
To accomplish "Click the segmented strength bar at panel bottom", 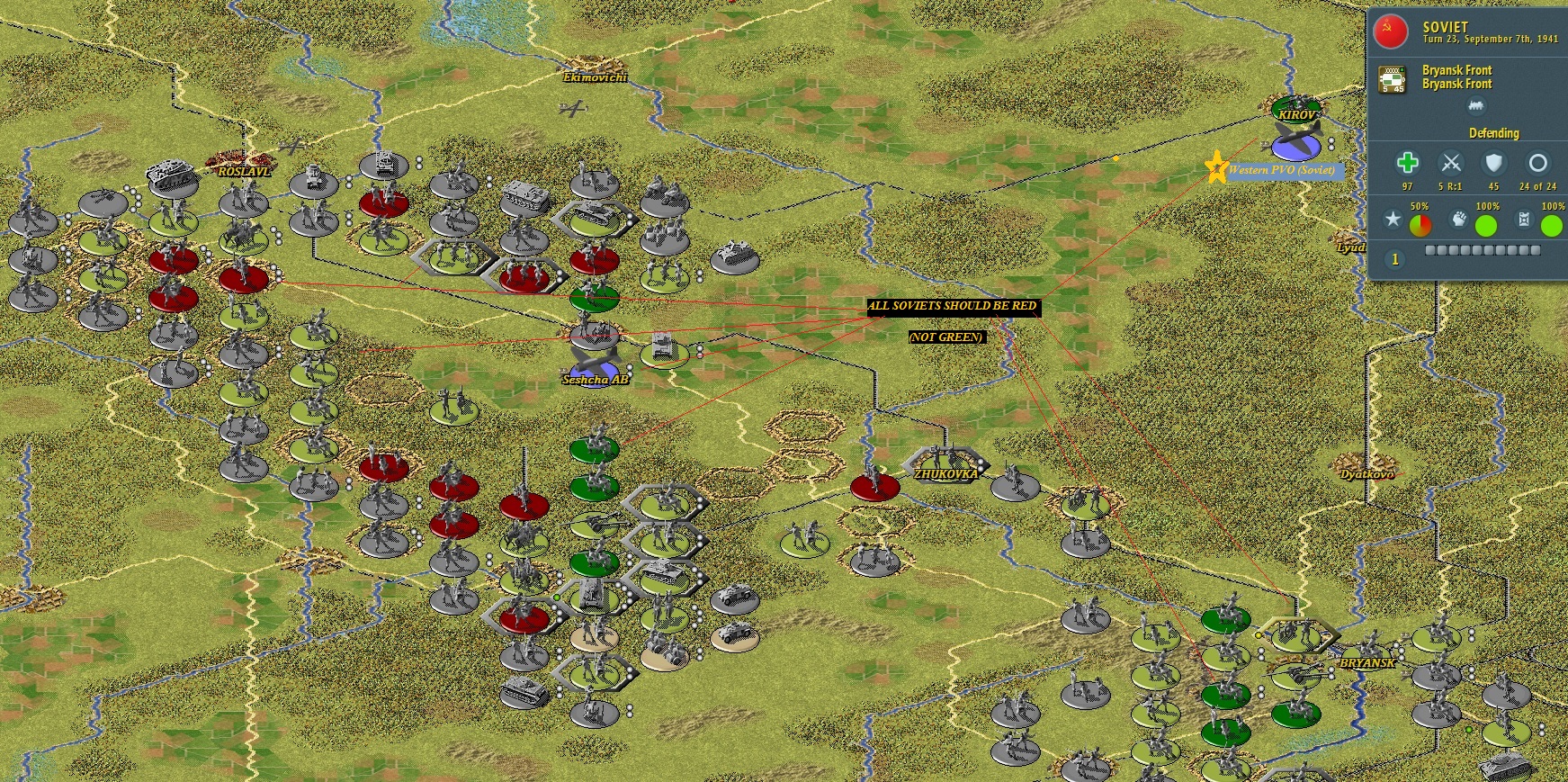I will tap(1482, 249).
